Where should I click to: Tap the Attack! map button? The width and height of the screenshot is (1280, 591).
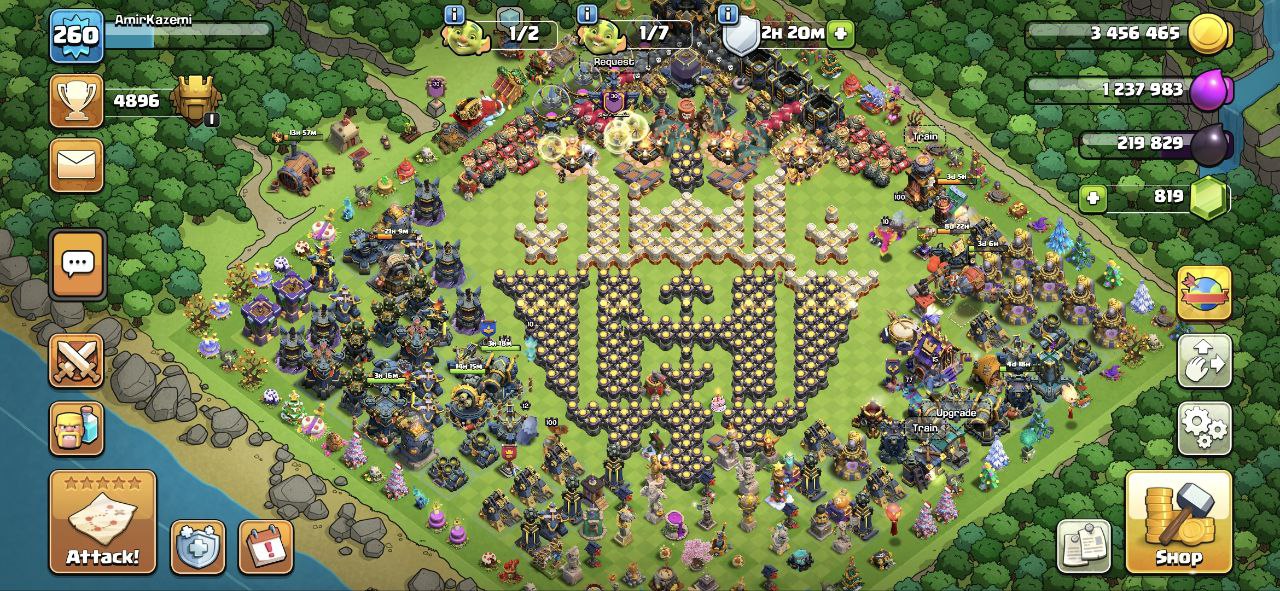pyautogui.click(x=103, y=522)
